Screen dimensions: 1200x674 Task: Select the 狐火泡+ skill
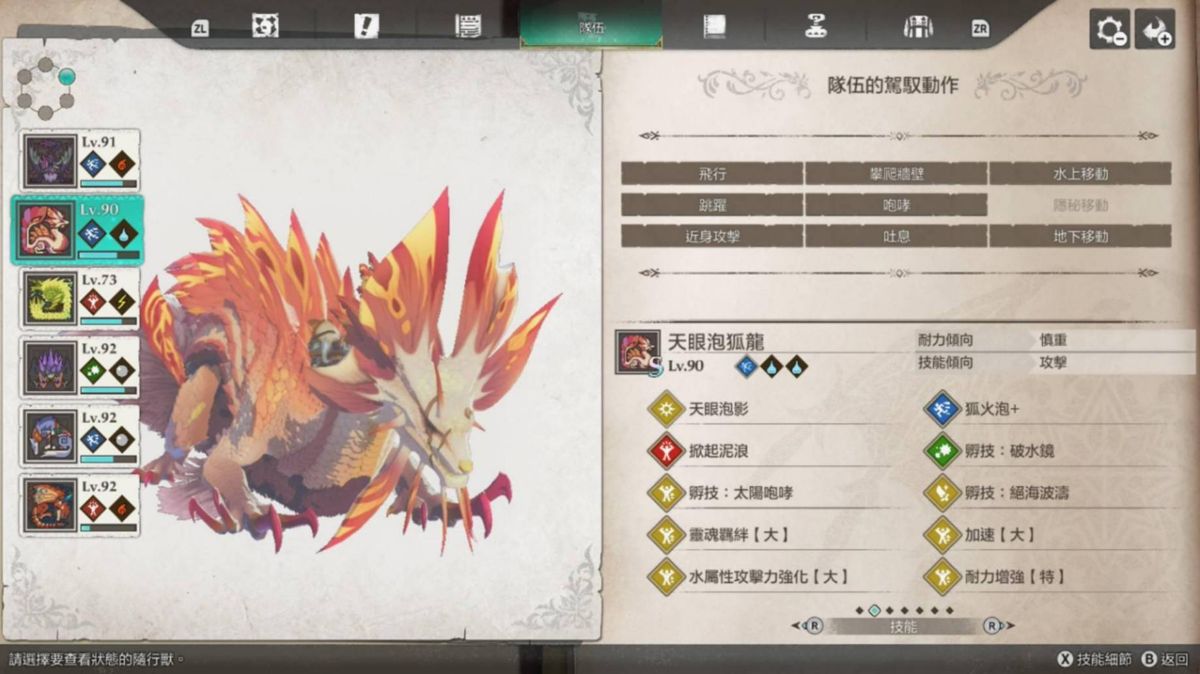(990, 409)
